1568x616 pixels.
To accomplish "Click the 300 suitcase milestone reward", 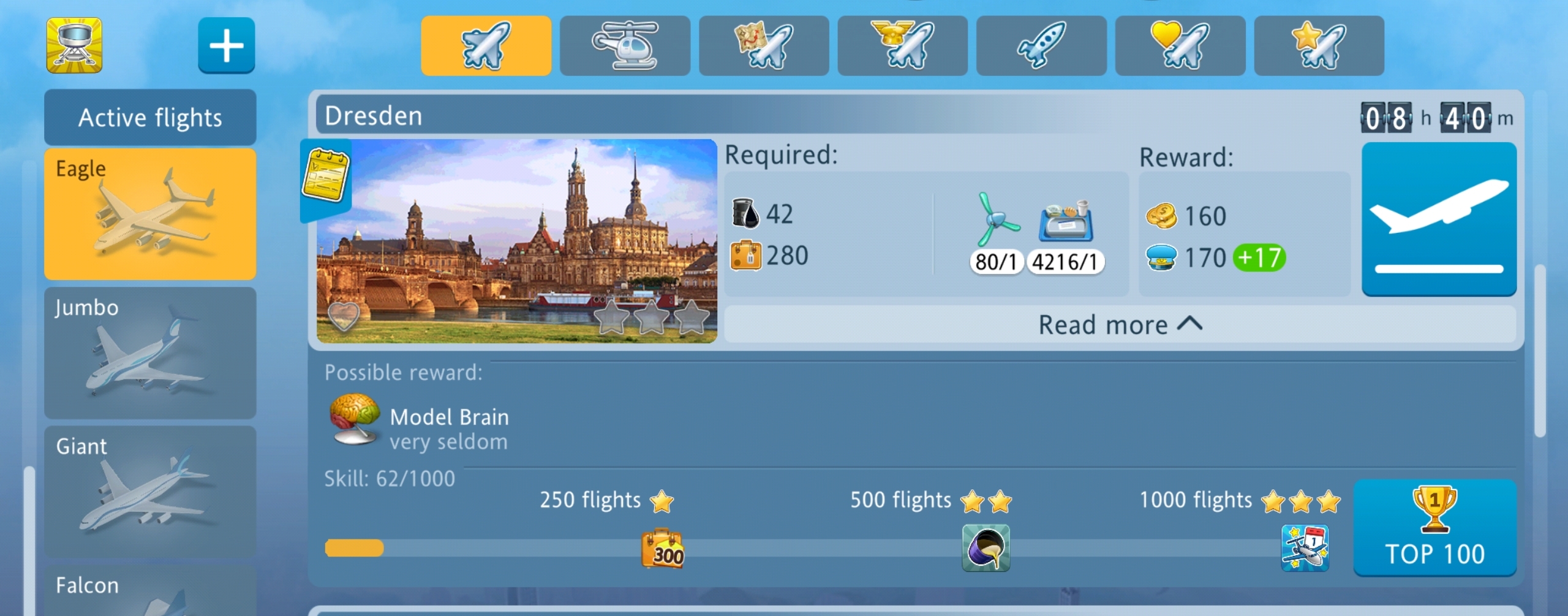I will 662,549.
